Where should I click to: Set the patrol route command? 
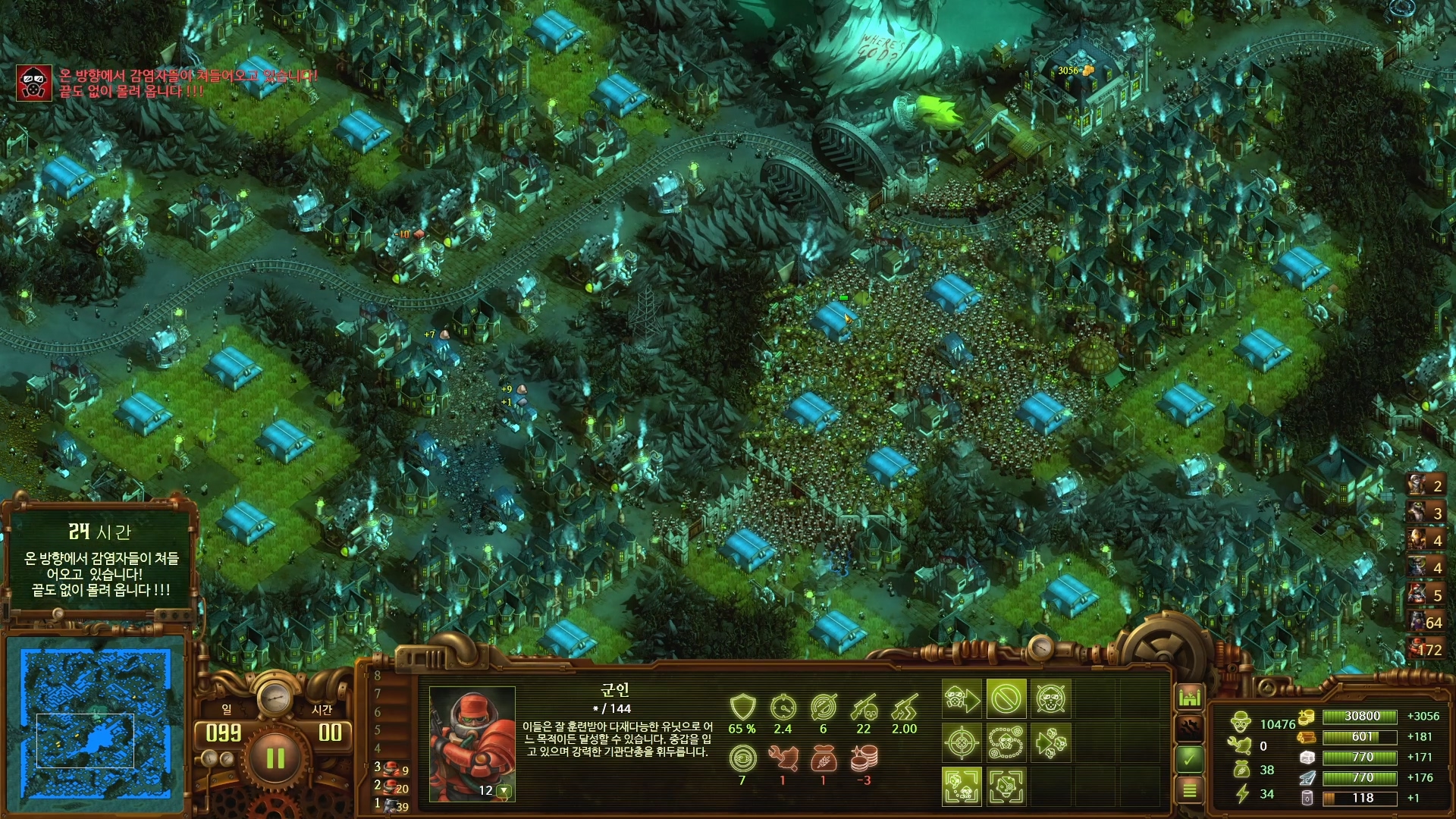coord(1006,742)
